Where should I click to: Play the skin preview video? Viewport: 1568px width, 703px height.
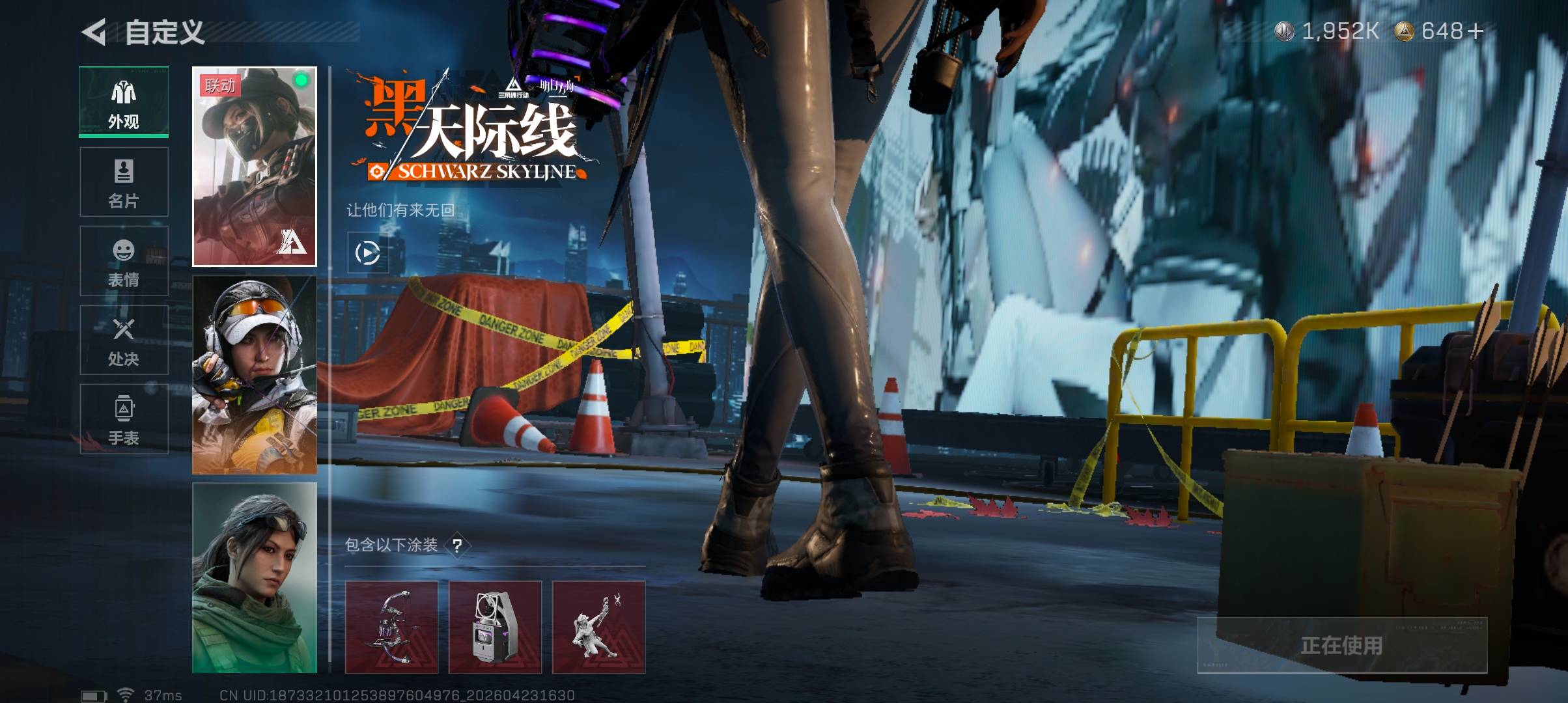(367, 253)
